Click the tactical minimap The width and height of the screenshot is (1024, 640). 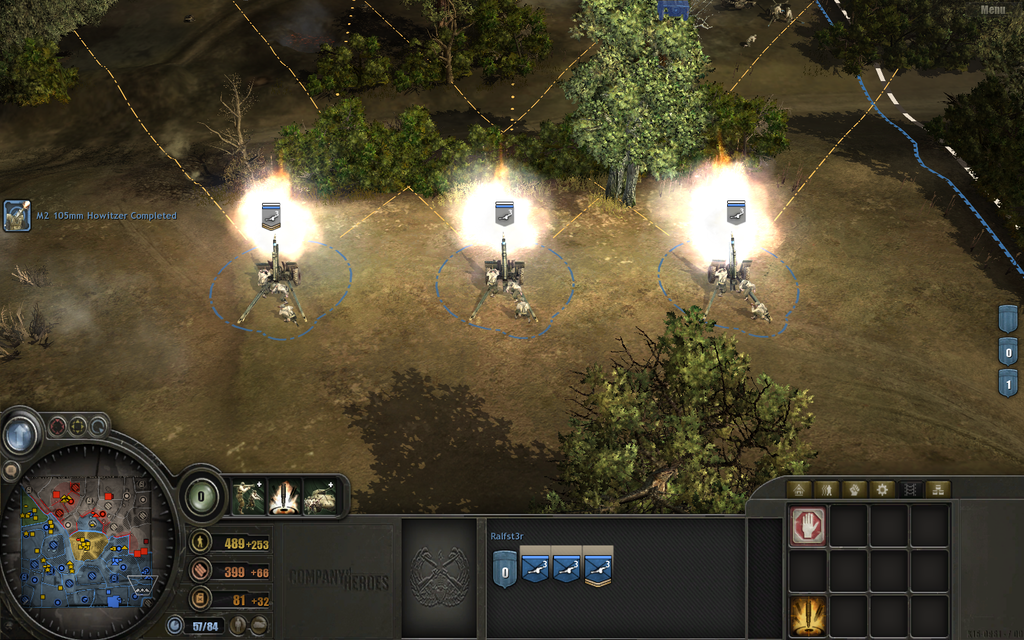pyautogui.click(x=84, y=541)
